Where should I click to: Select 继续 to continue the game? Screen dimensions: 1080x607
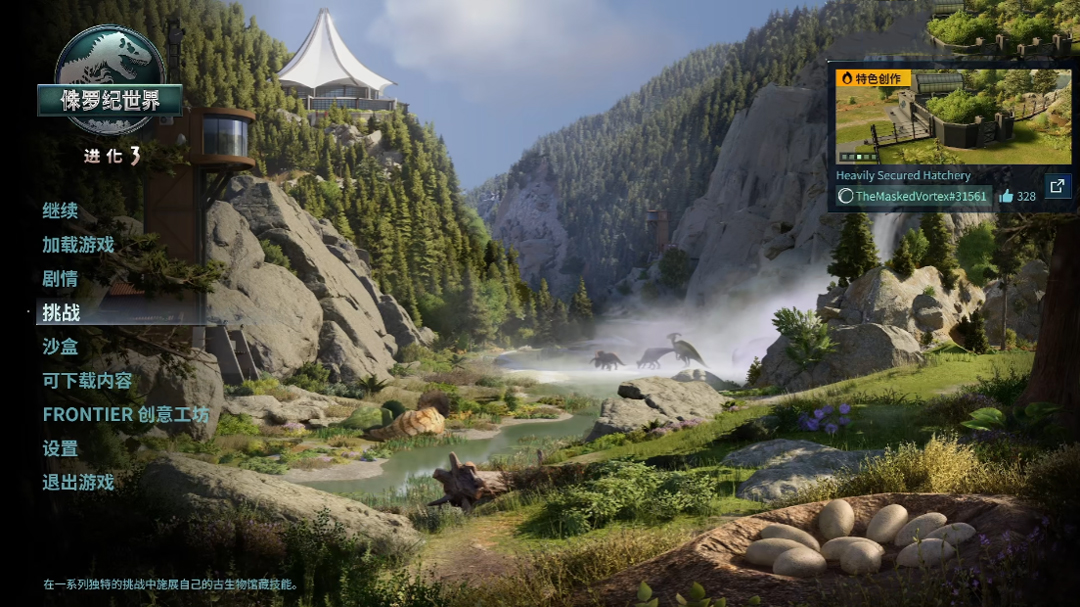coord(60,211)
